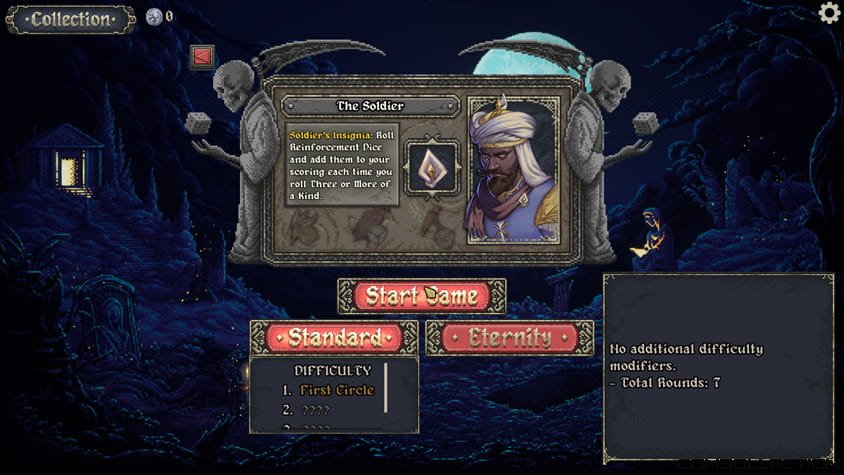844x475 pixels.
Task: Select the Soldier's Insignia icon
Action: pyautogui.click(x=432, y=168)
